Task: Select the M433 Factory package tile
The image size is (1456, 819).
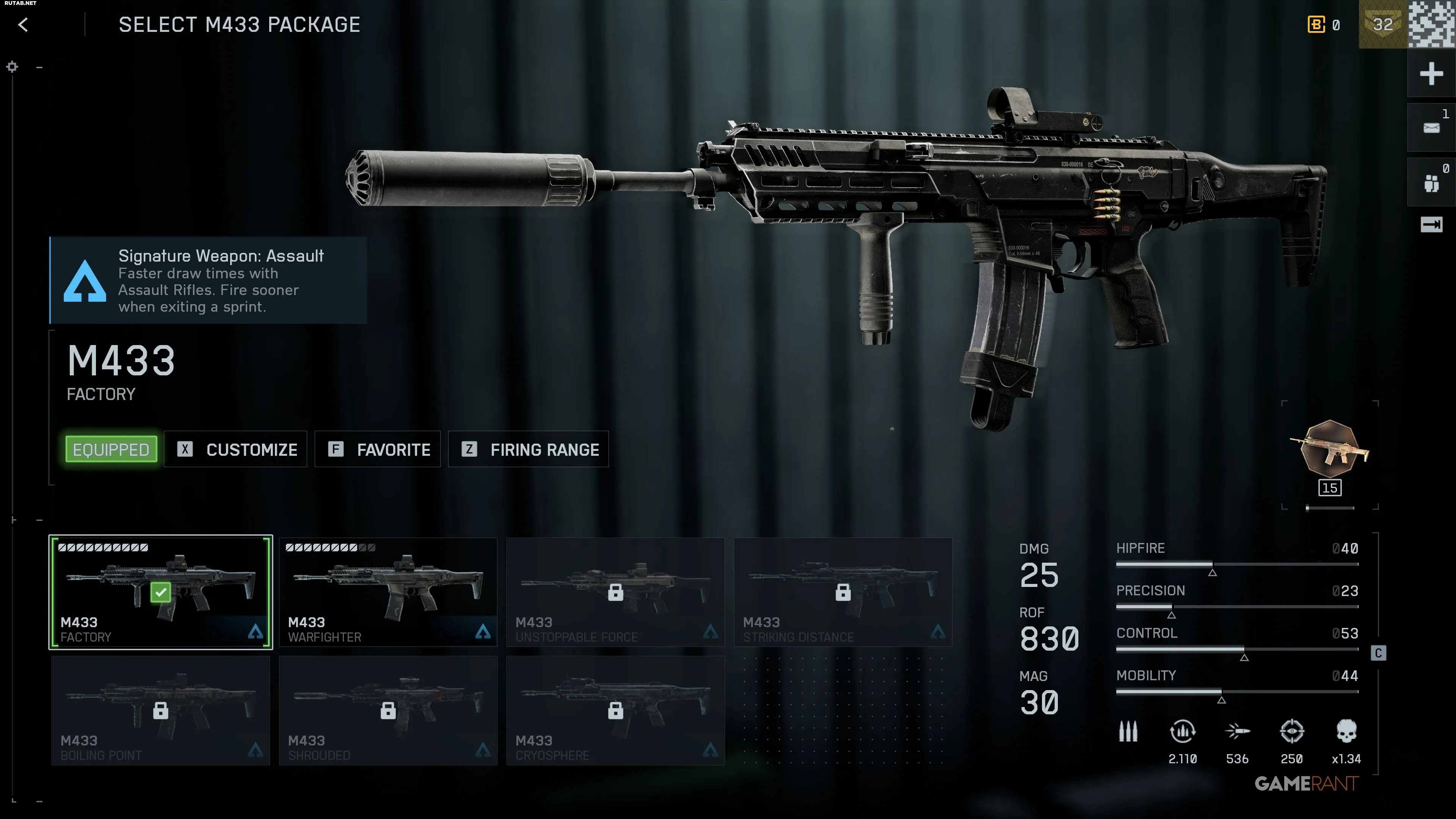Action: pyautogui.click(x=160, y=592)
